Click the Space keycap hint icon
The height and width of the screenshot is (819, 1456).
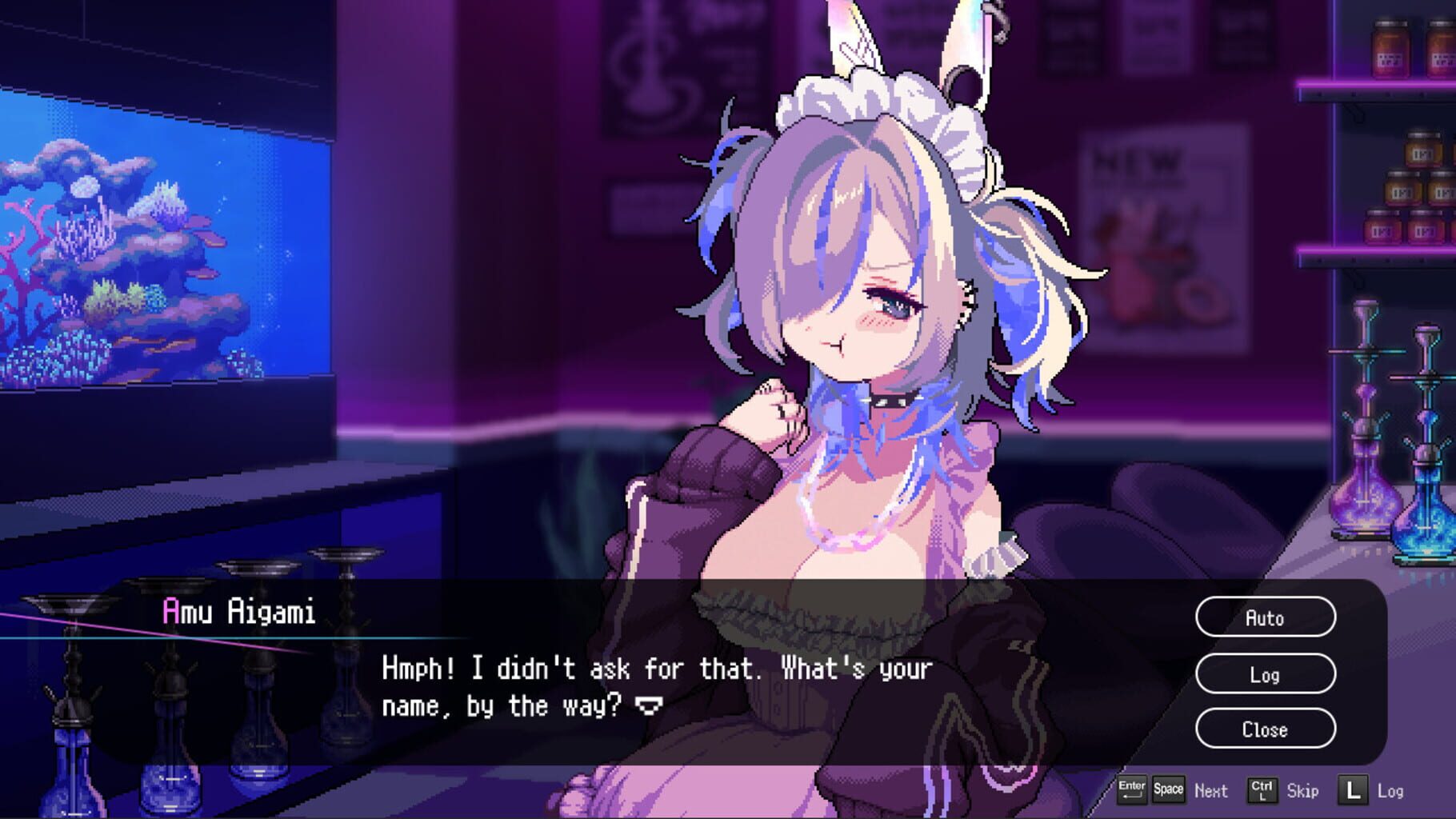coord(1168,790)
